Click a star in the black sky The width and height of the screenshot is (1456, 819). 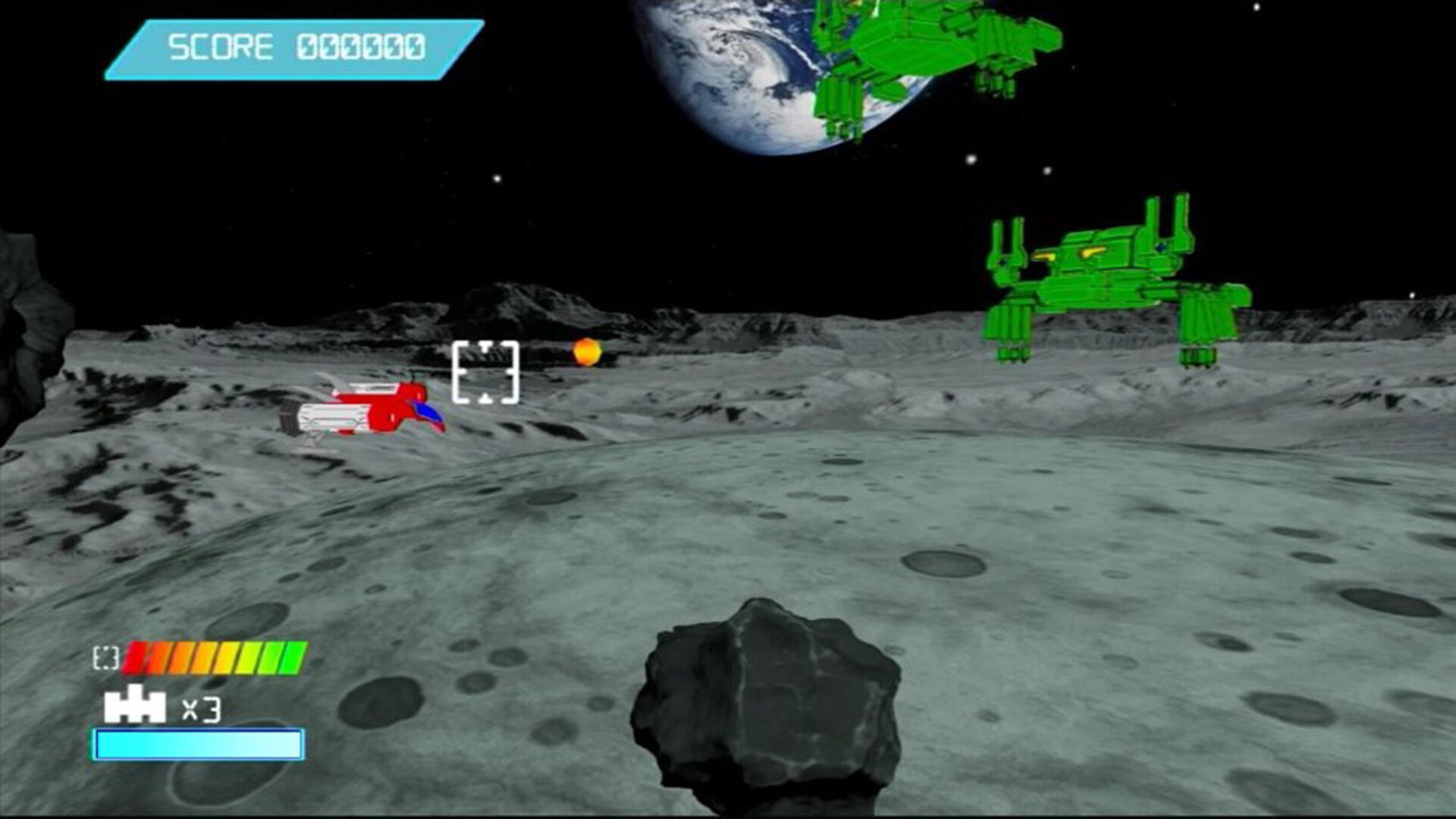point(497,178)
